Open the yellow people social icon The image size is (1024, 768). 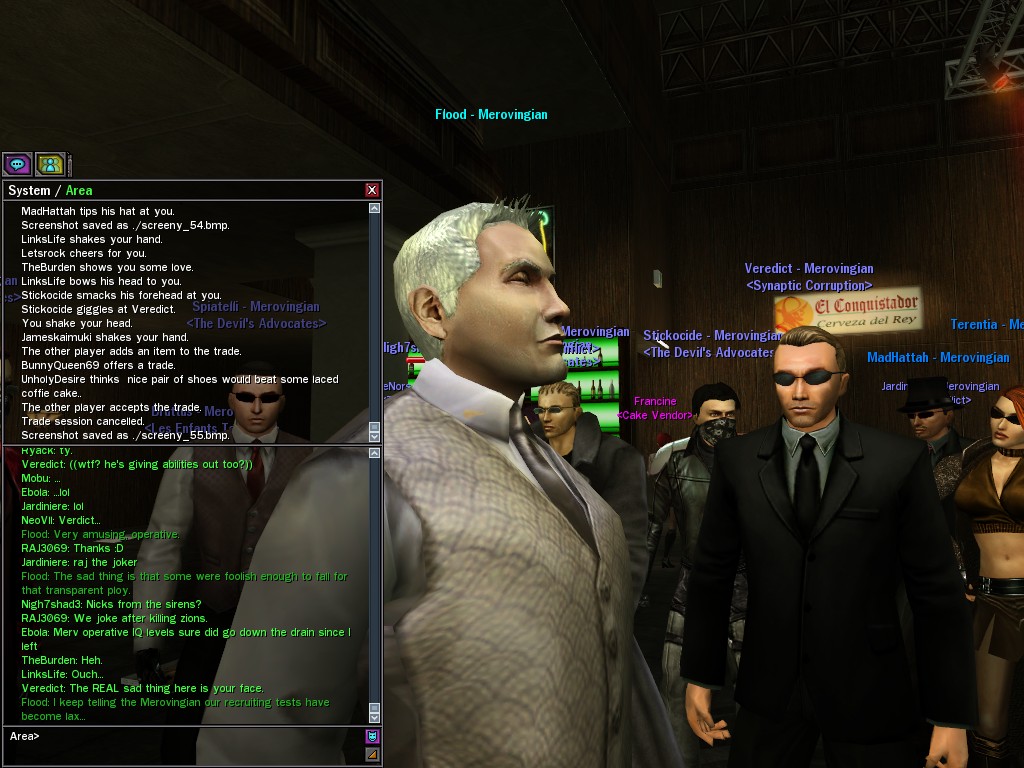pos(50,164)
